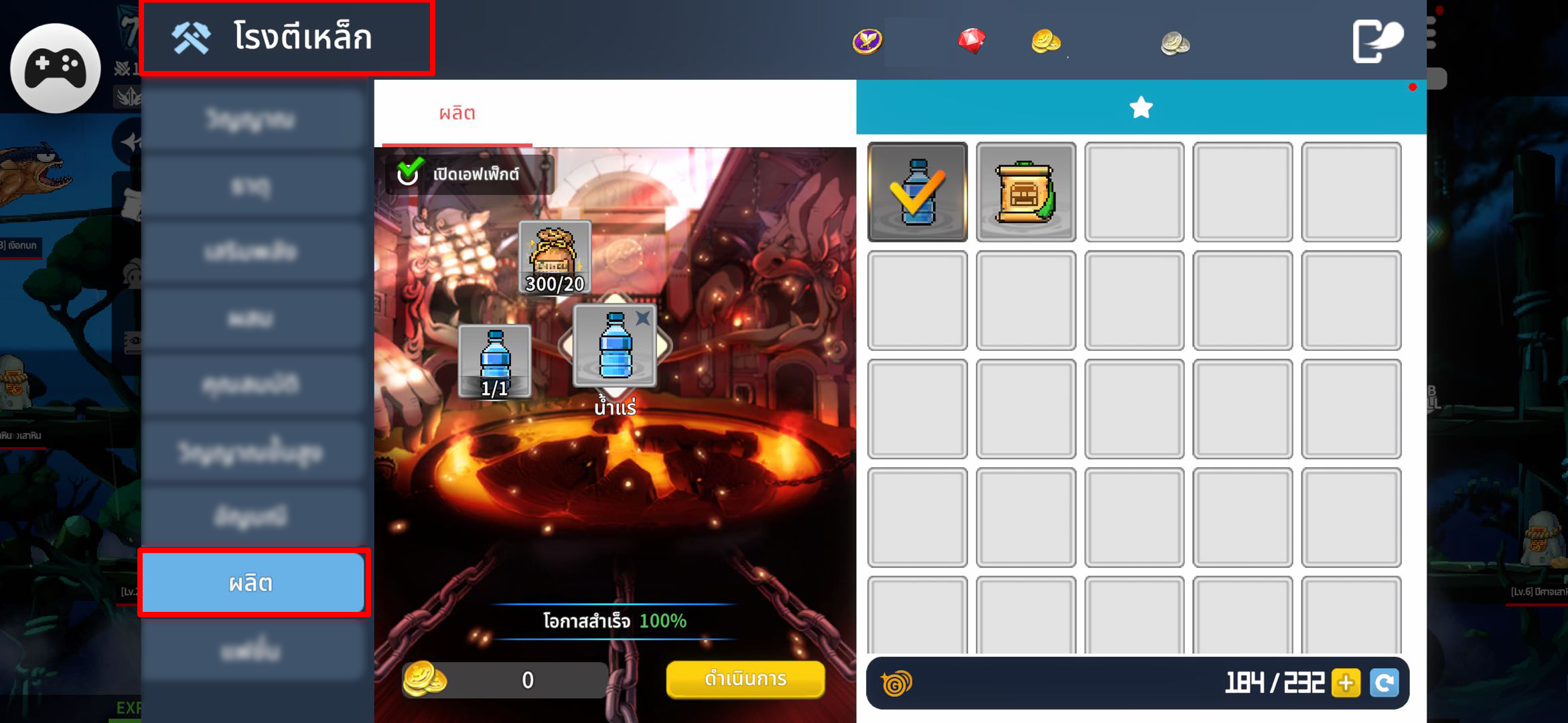Select the ผลิต menu entry

point(253,582)
